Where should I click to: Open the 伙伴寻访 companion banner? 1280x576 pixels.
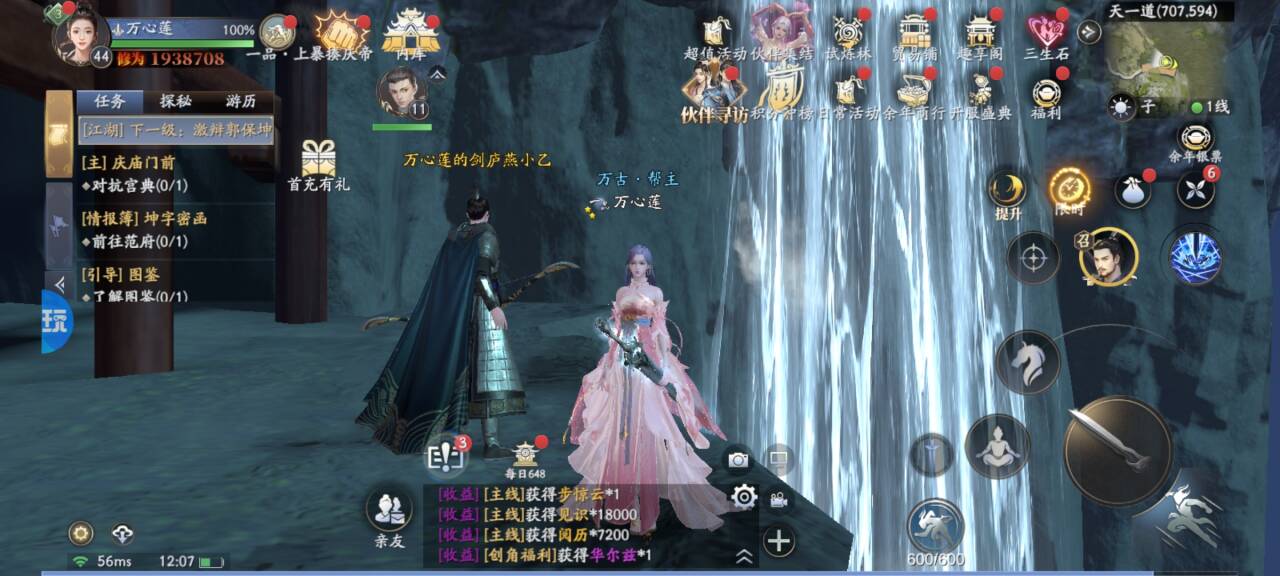pyautogui.click(x=713, y=96)
